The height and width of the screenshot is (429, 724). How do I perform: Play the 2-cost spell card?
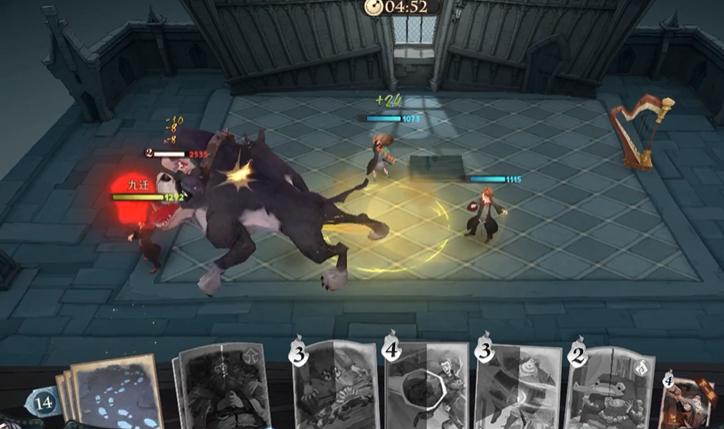(610, 390)
